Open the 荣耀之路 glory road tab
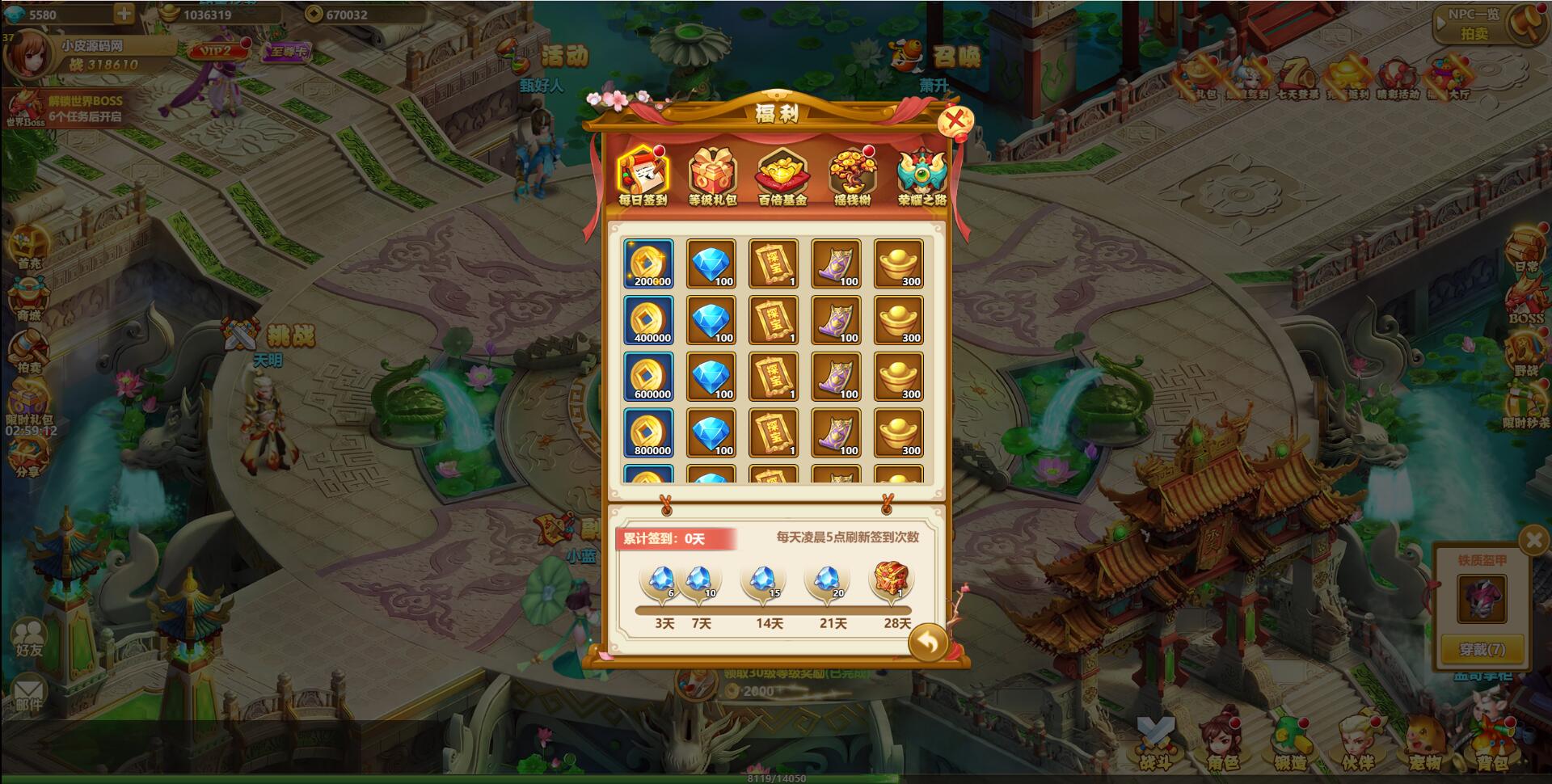 (x=921, y=175)
